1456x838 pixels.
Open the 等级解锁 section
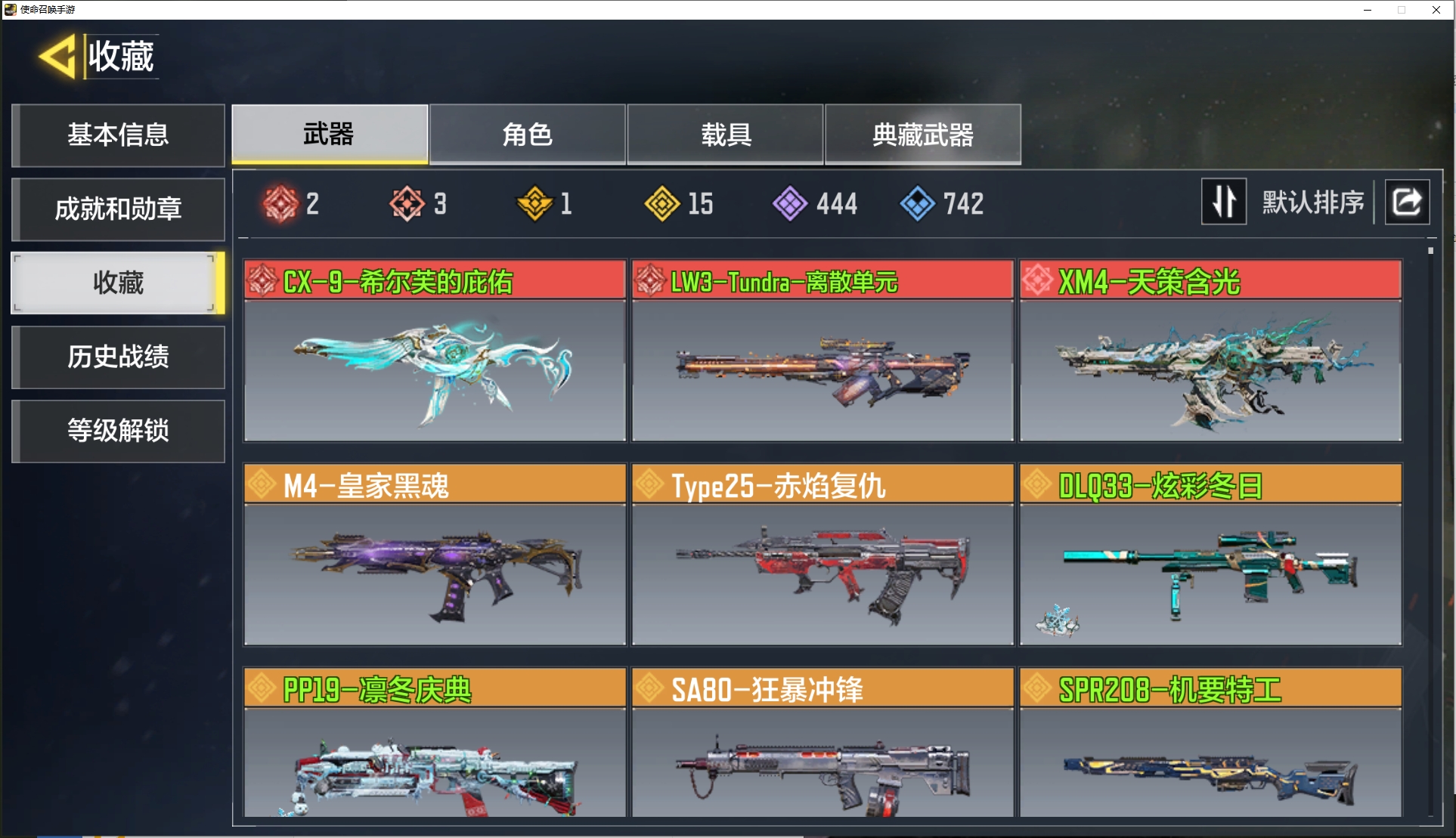[x=118, y=431]
